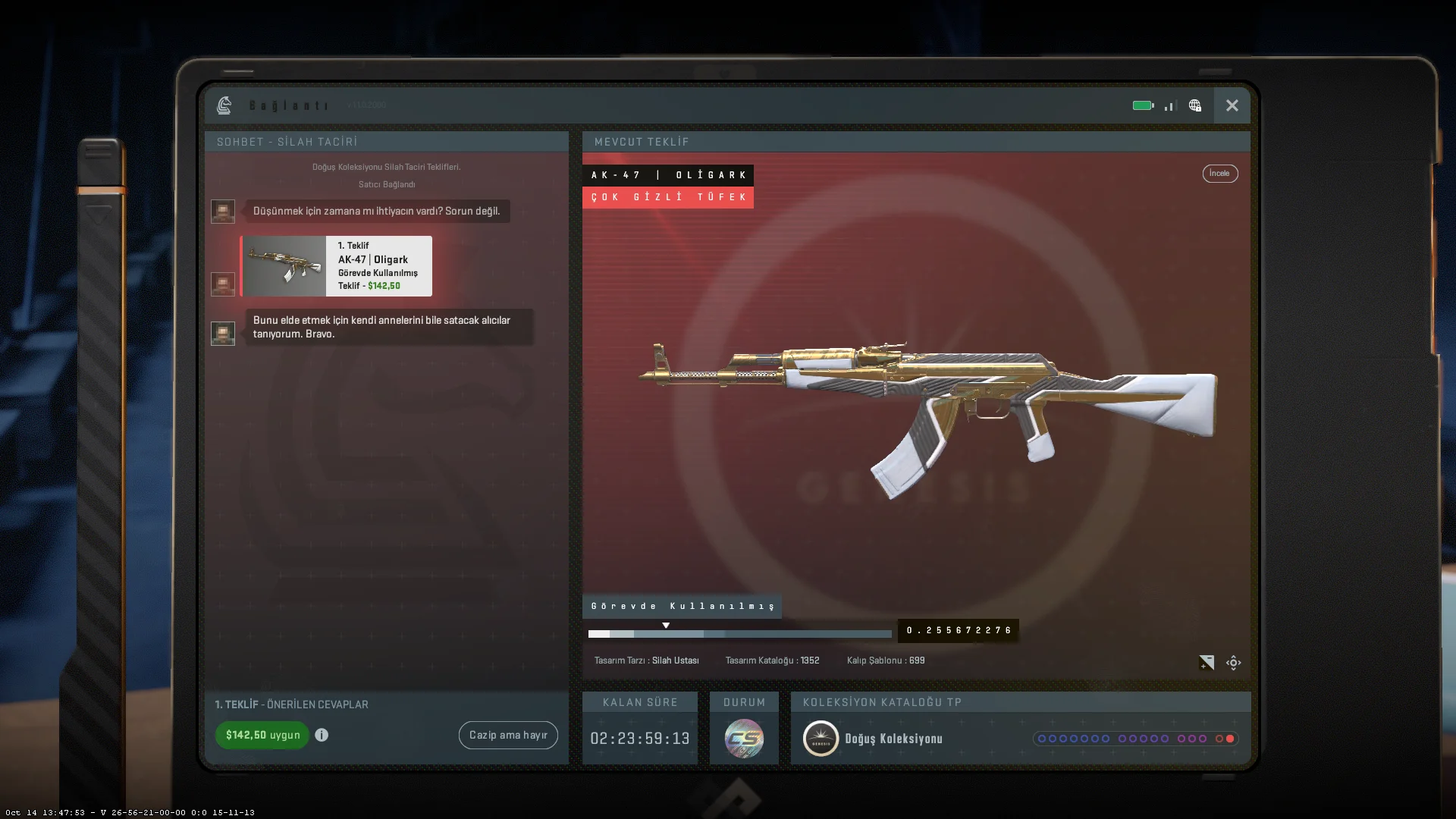Screen dimensions: 1456x819
Task: Click the recenter view crosshair icon
Action: 1234,663
